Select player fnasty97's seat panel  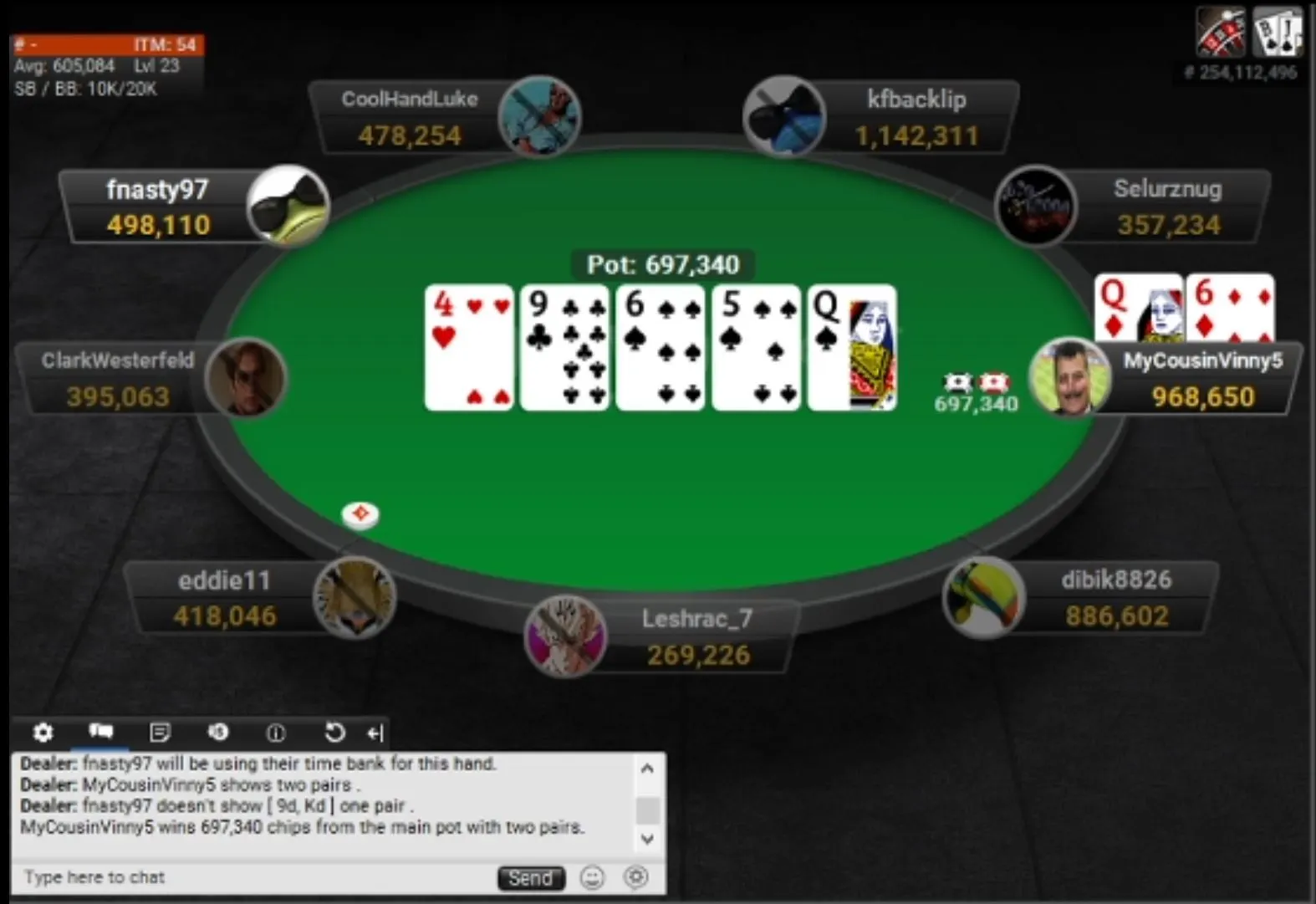pos(159,207)
